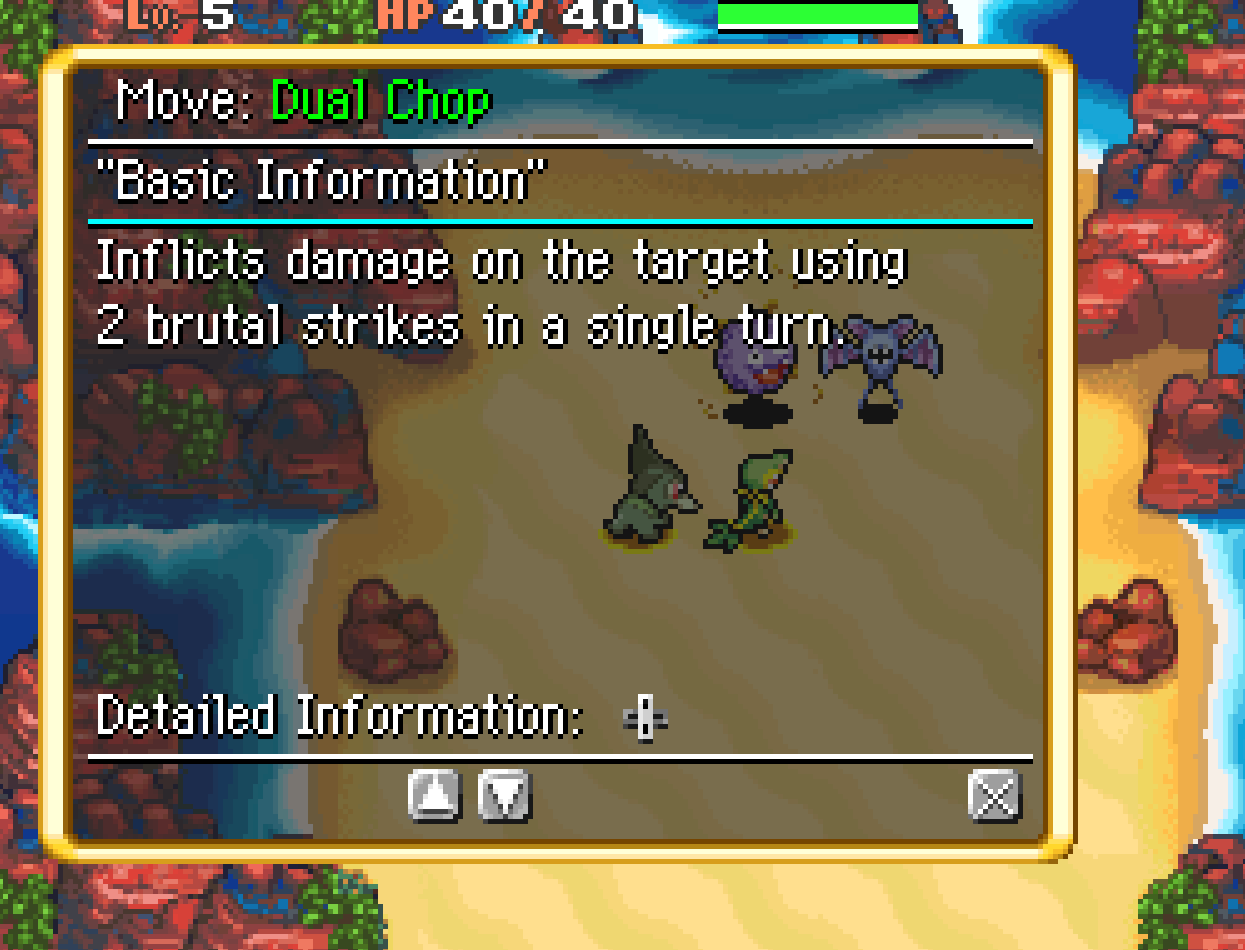Click the down arrow button
The height and width of the screenshot is (950, 1245).
[x=505, y=796]
